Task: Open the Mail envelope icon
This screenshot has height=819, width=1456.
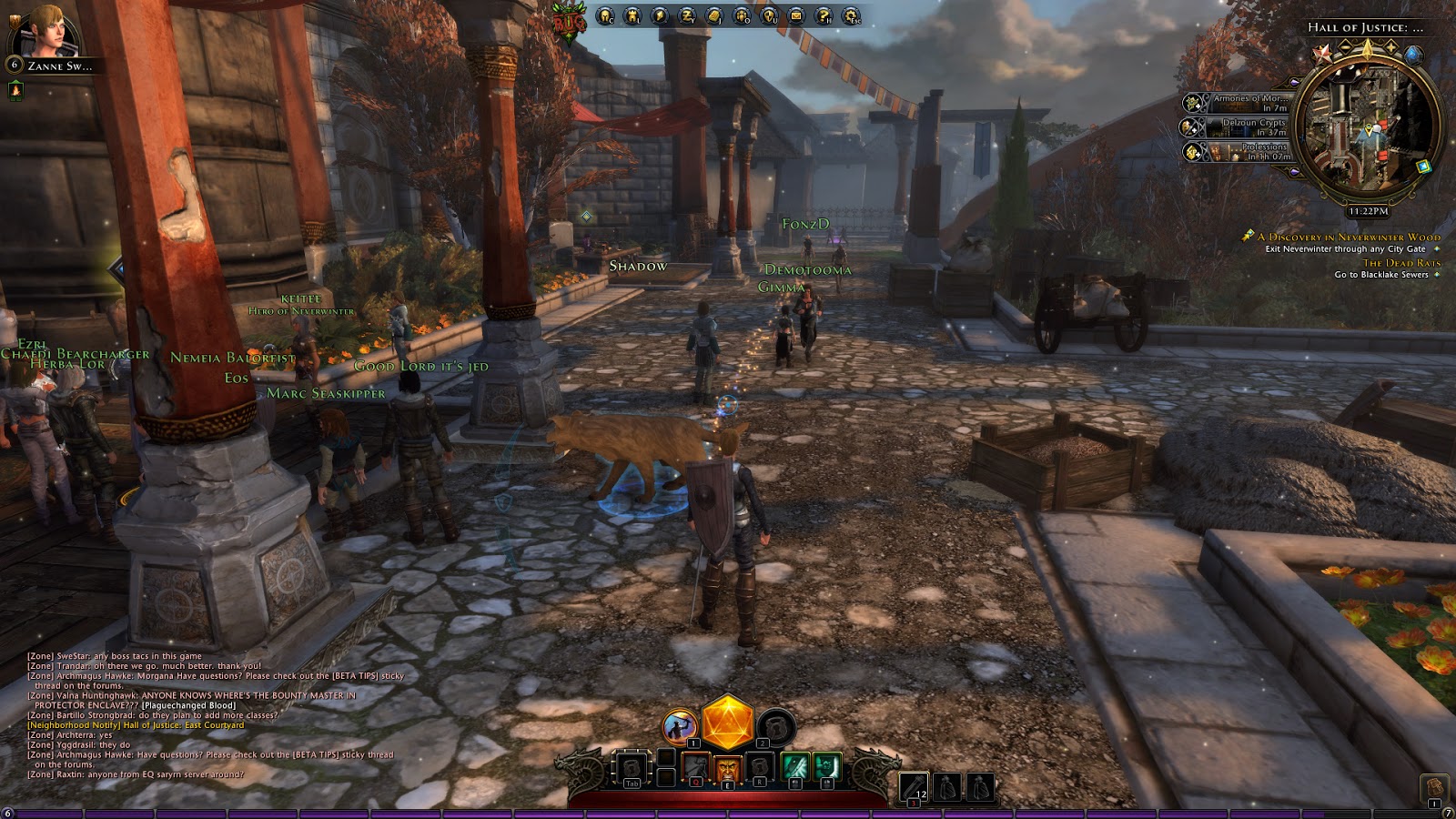Action: tap(795, 15)
